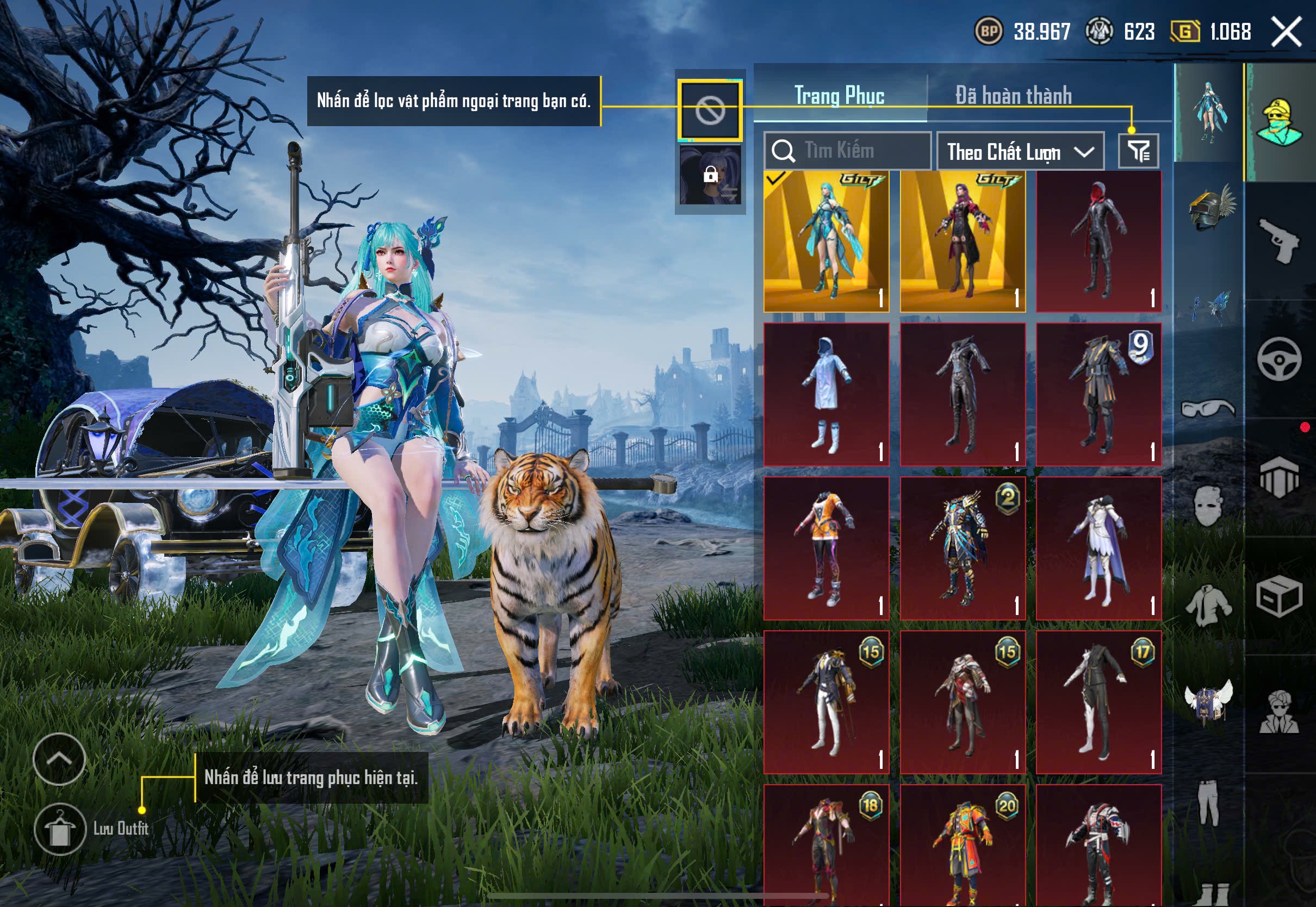Switch to the Trang Phục tab

point(839,96)
